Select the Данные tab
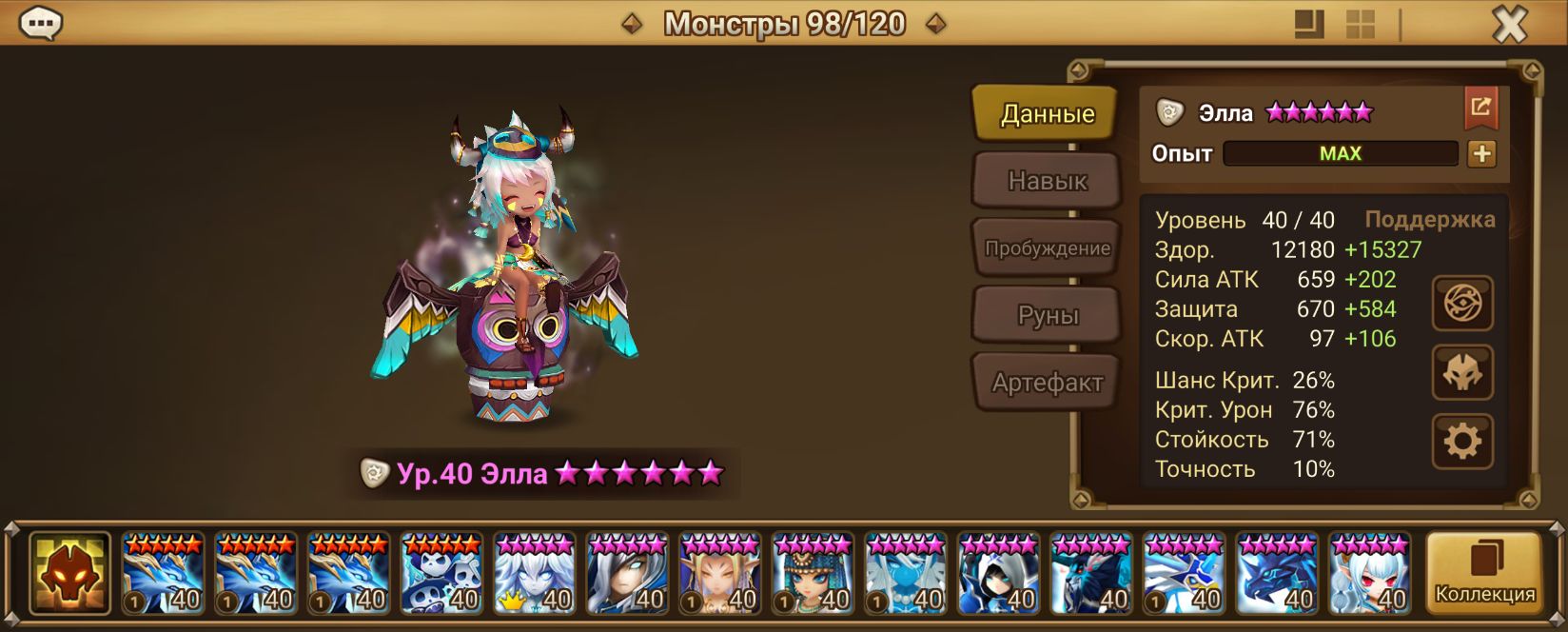The image size is (1568, 632). [x=1047, y=114]
